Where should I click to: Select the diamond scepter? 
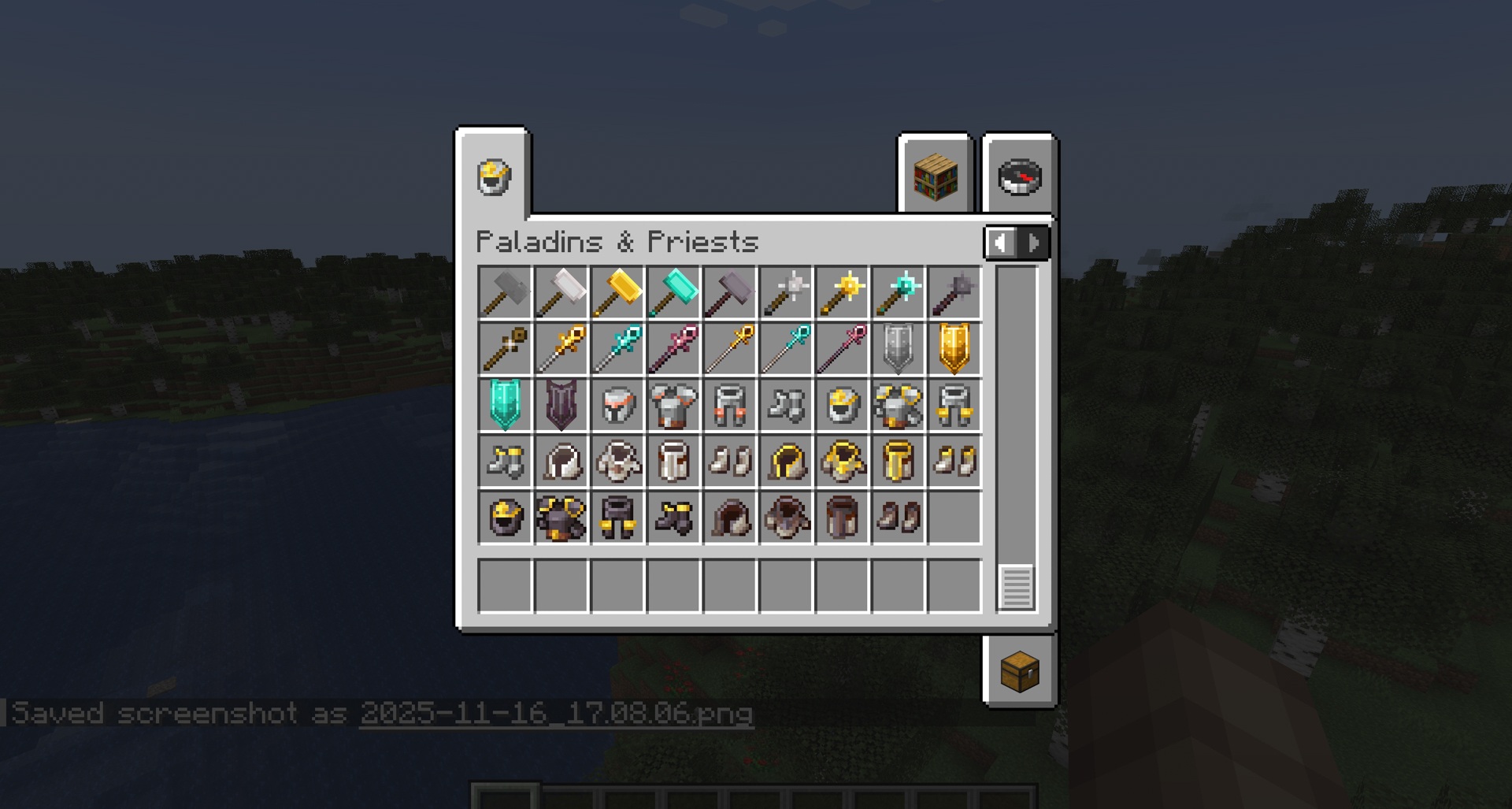click(617, 349)
